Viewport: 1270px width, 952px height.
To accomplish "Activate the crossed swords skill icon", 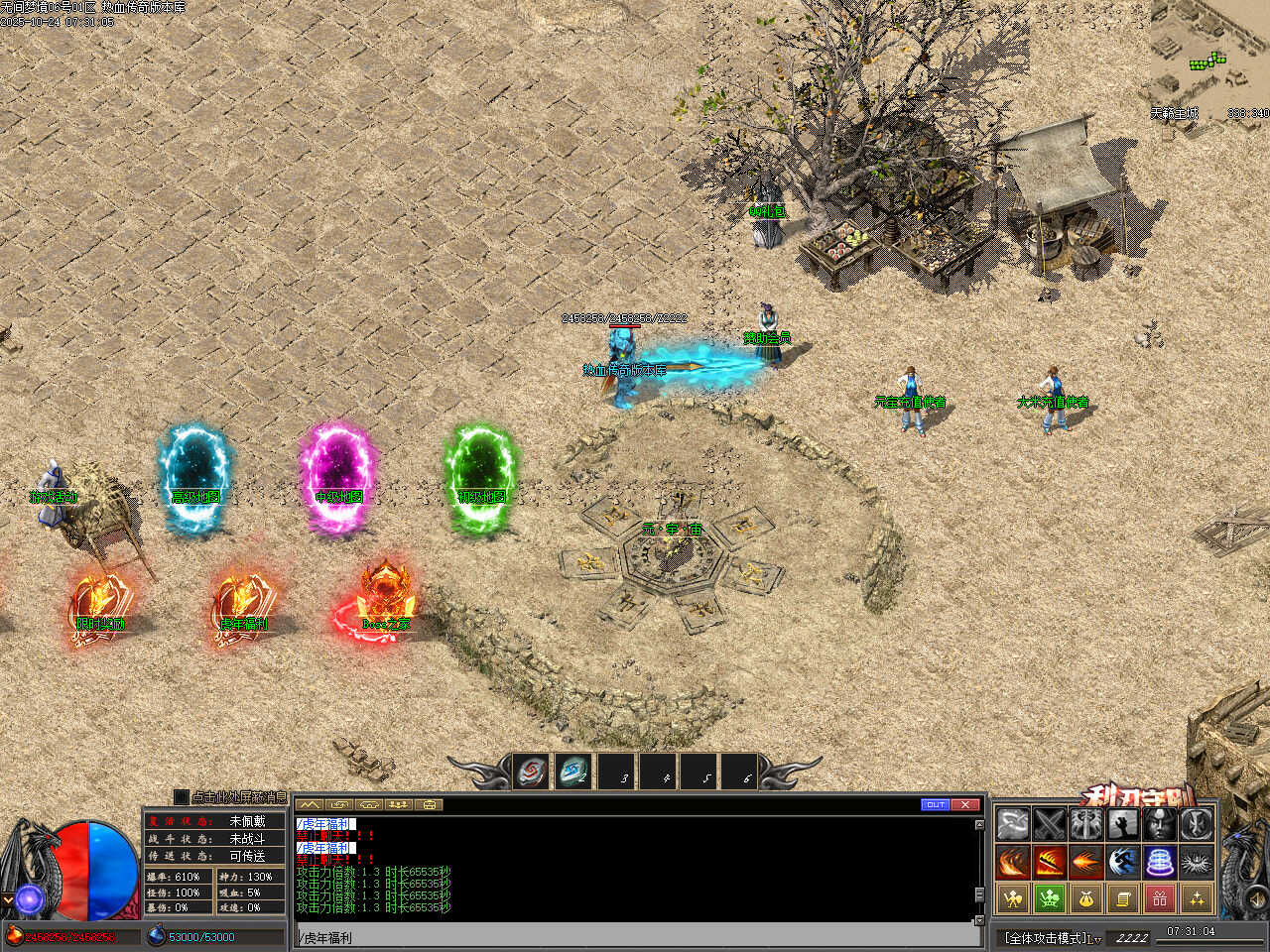I will click(1050, 824).
